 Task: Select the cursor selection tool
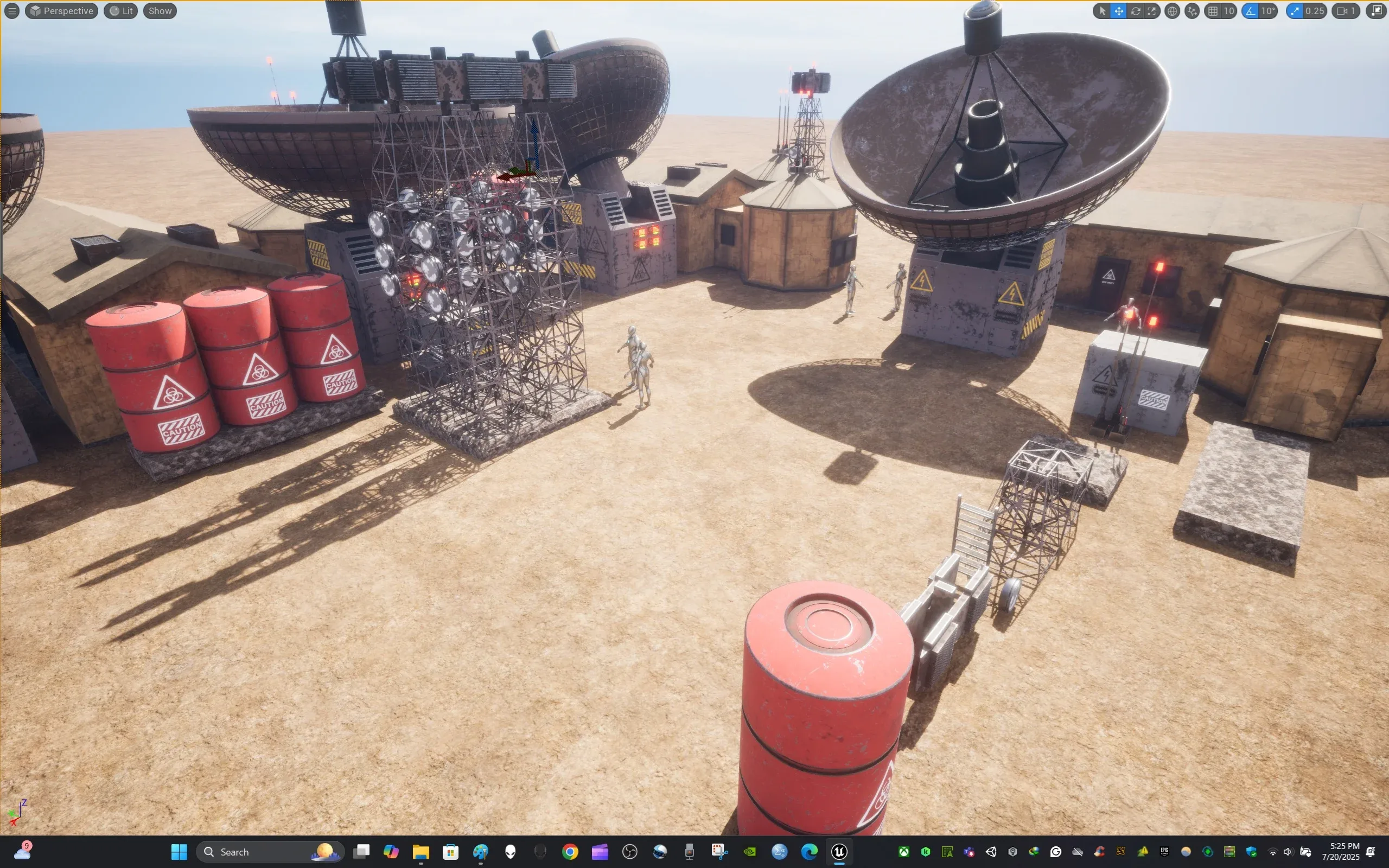coord(1103,11)
